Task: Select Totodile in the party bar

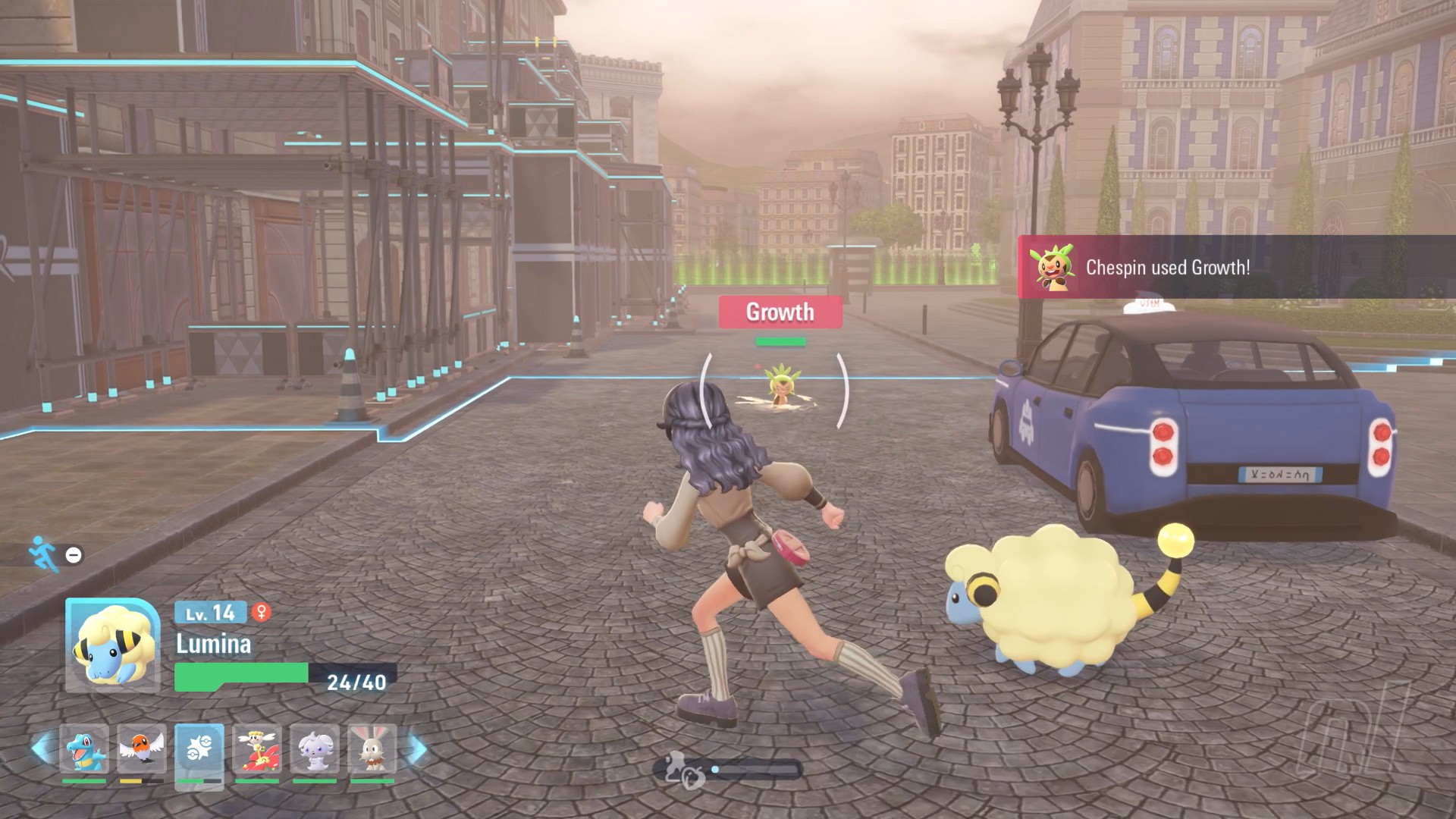Action: [83, 749]
